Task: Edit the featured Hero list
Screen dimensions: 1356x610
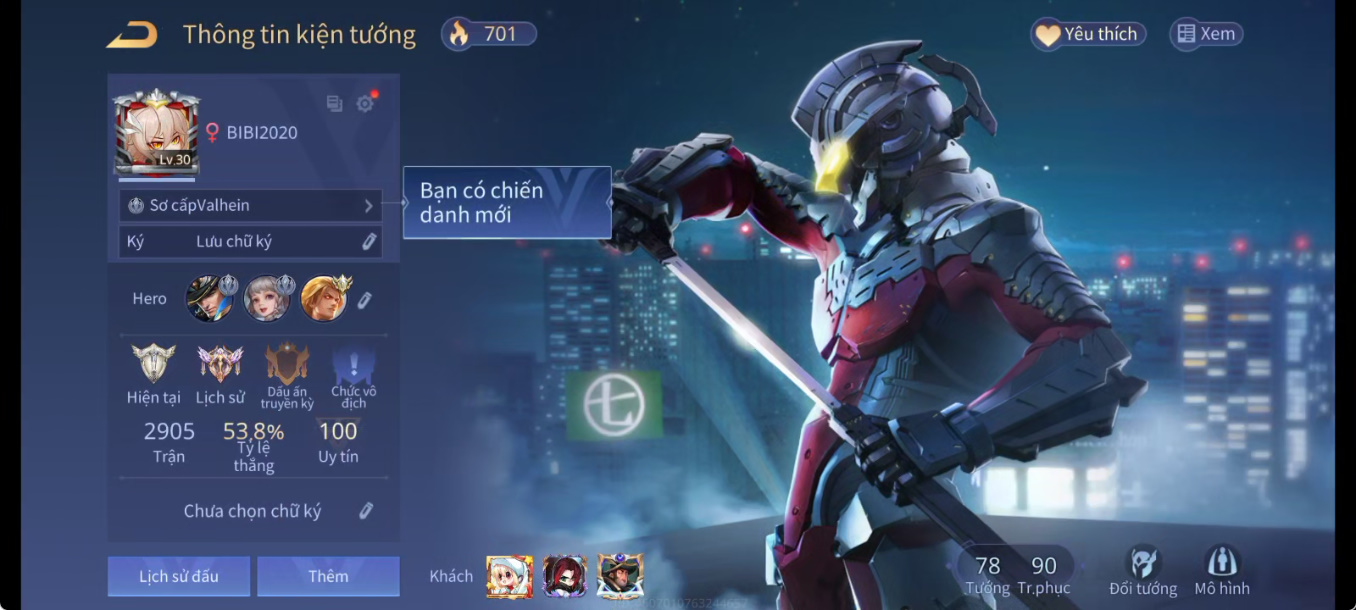Action: [x=365, y=299]
